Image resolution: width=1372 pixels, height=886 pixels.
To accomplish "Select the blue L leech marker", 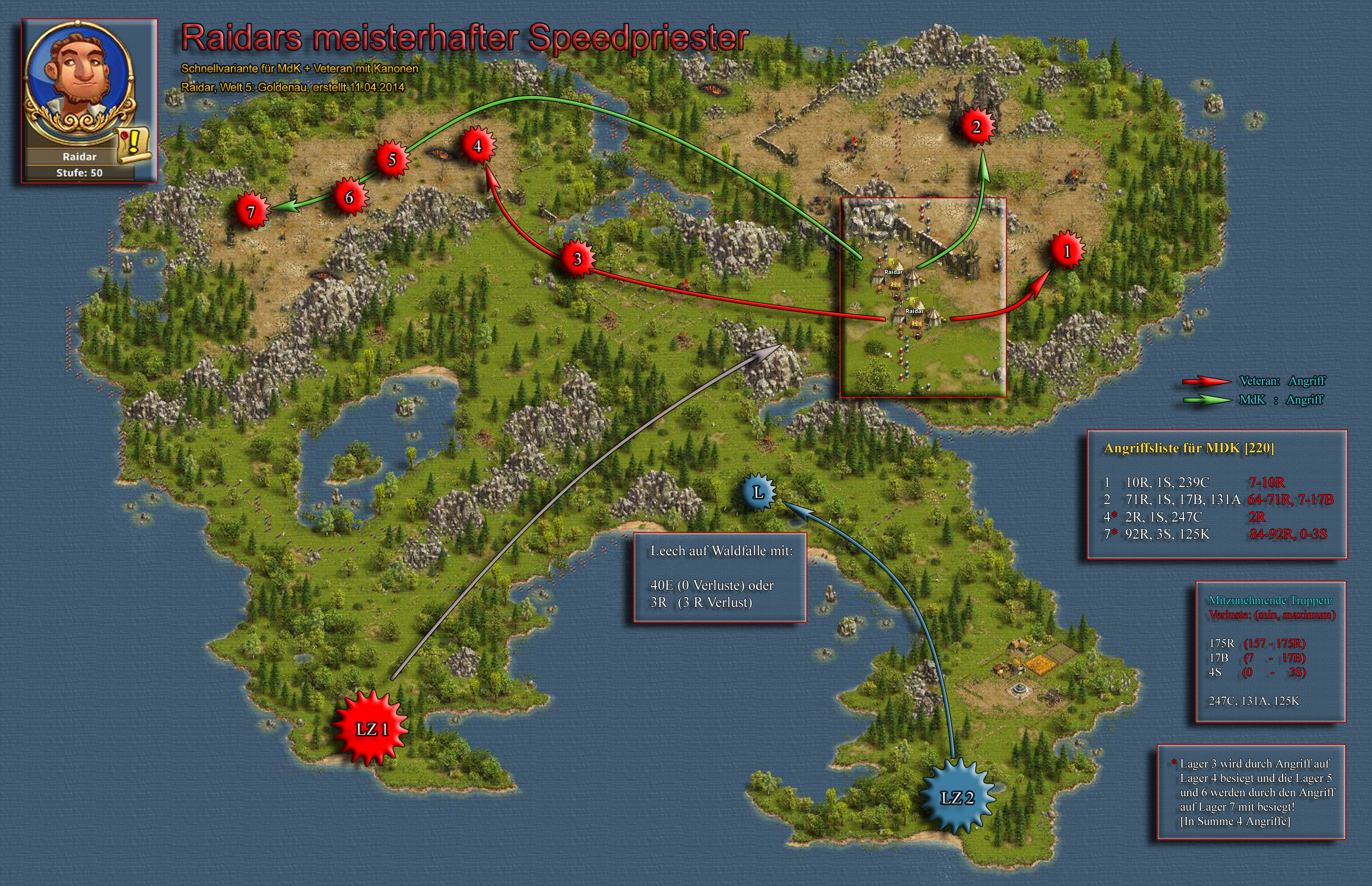I will (x=758, y=492).
